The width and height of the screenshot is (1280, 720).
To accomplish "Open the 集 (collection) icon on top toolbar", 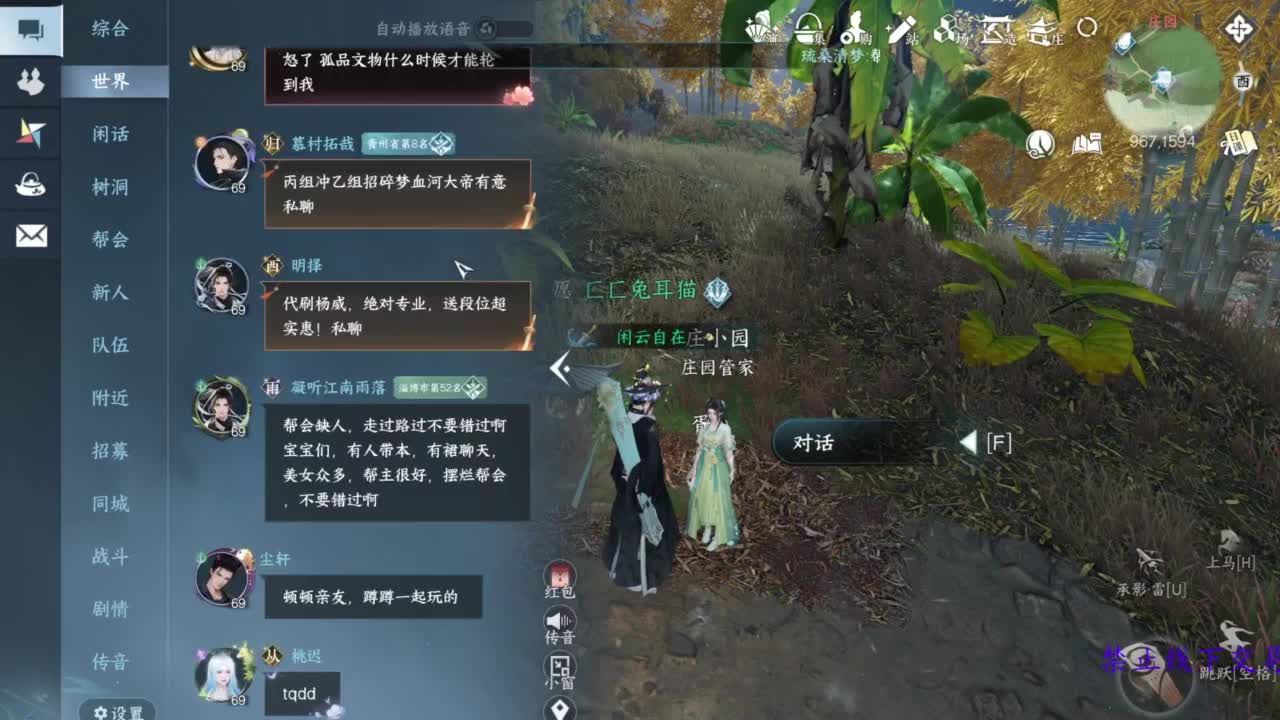I will (805, 30).
